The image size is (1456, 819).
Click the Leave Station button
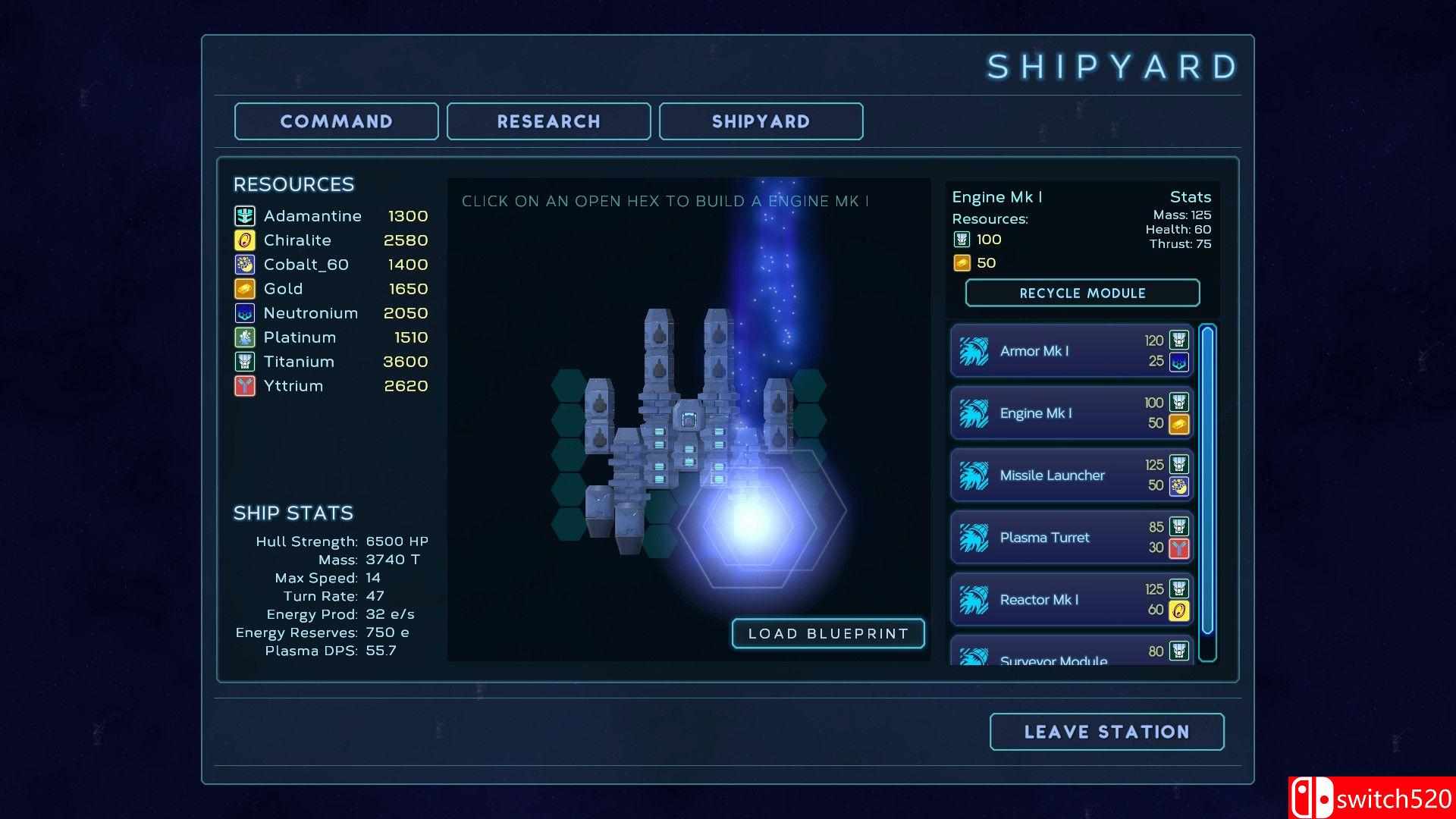tap(1106, 732)
